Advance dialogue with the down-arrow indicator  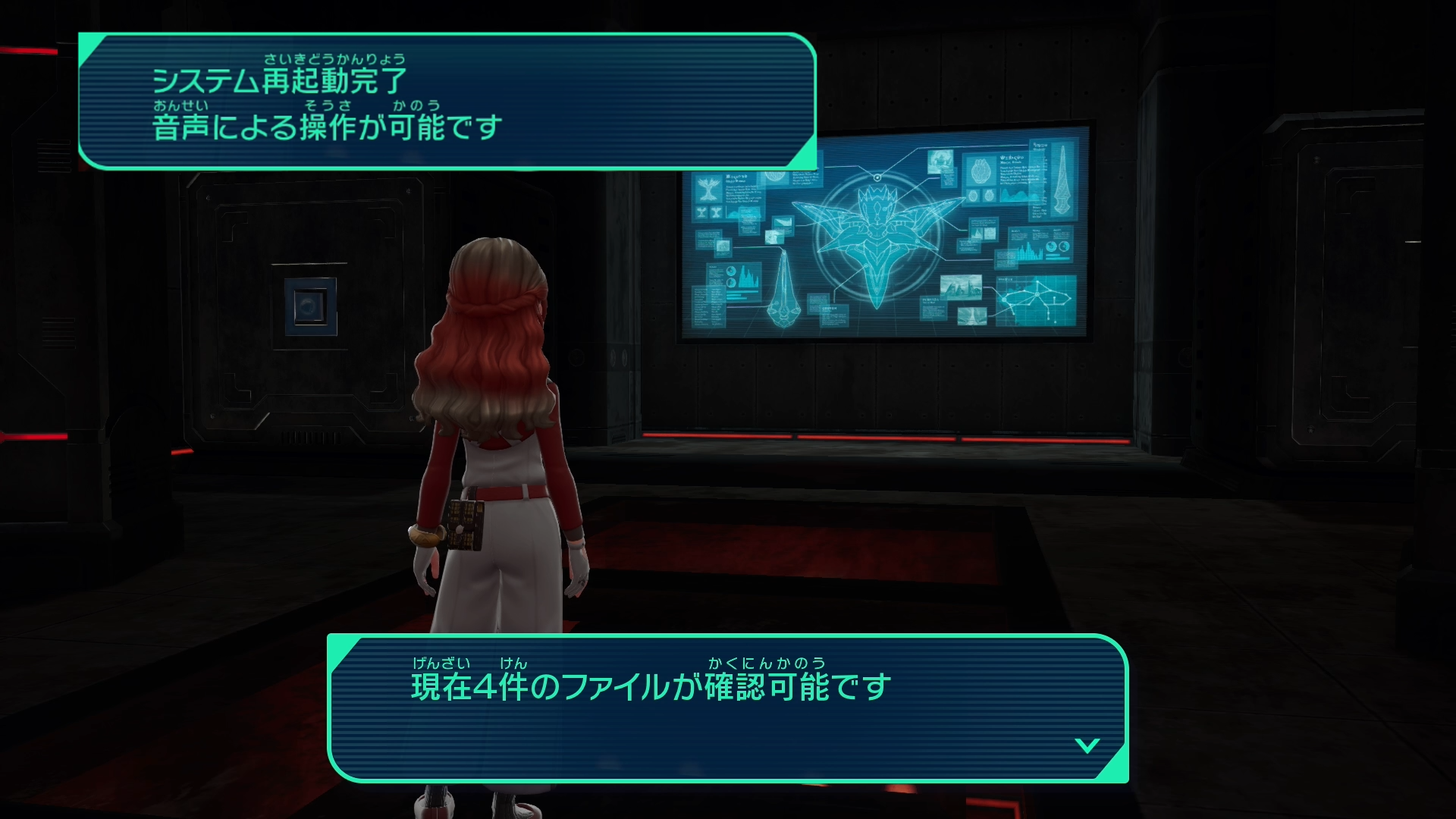click(1087, 745)
